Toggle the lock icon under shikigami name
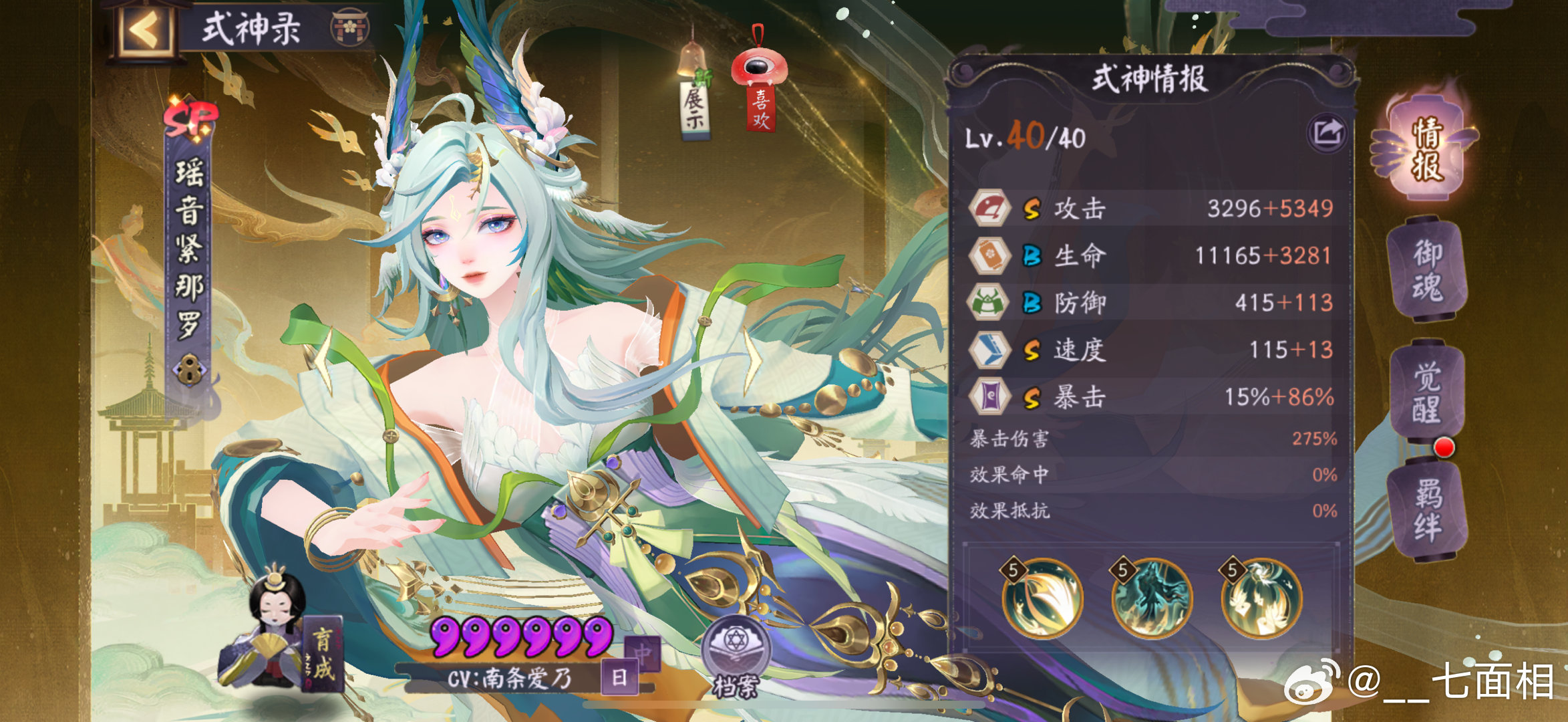Image resolution: width=1568 pixels, height=722 pixels. pyautogui.click(x=189, y=369)
